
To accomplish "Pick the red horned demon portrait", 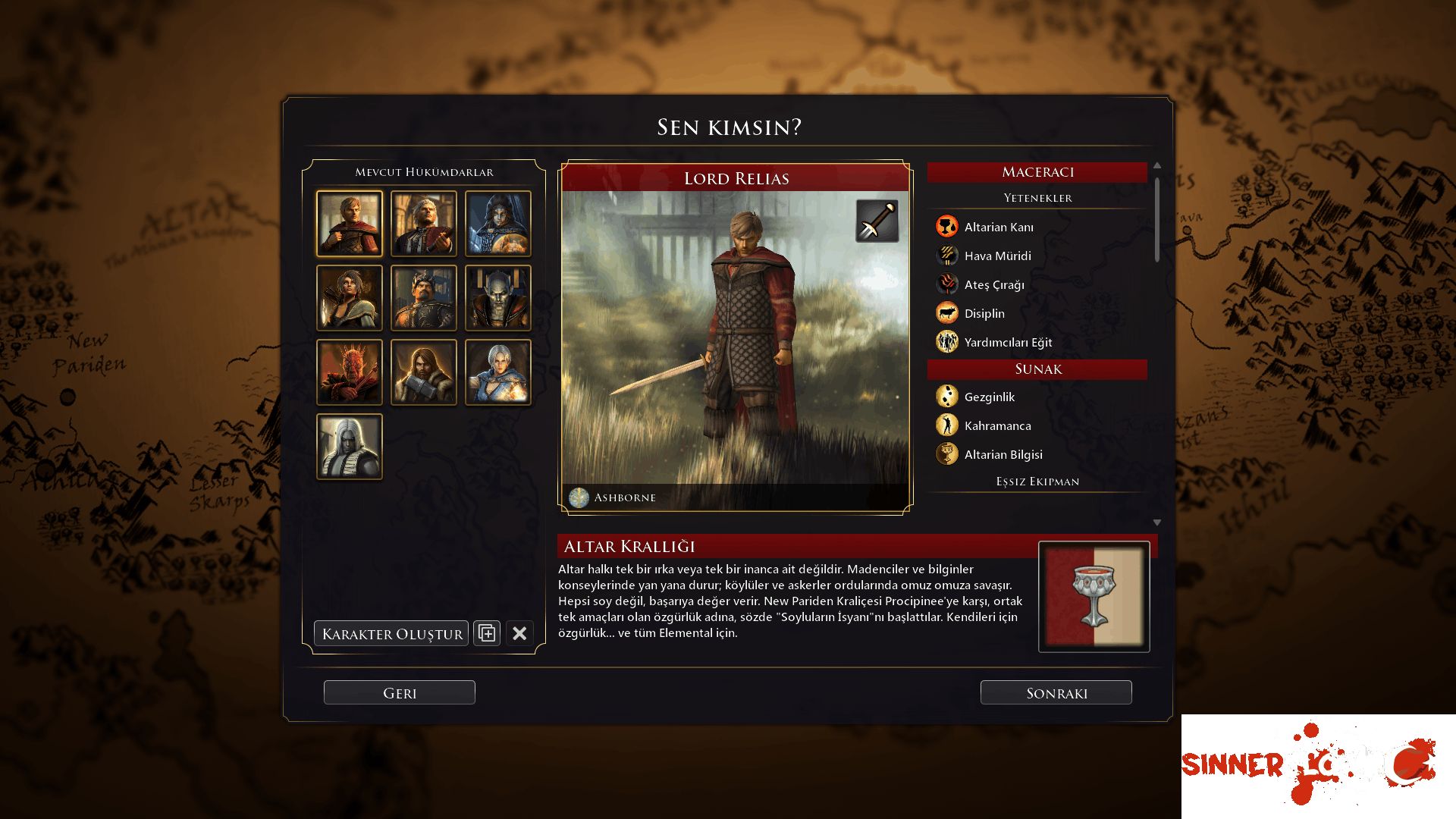I will click(x=350, y=372).
